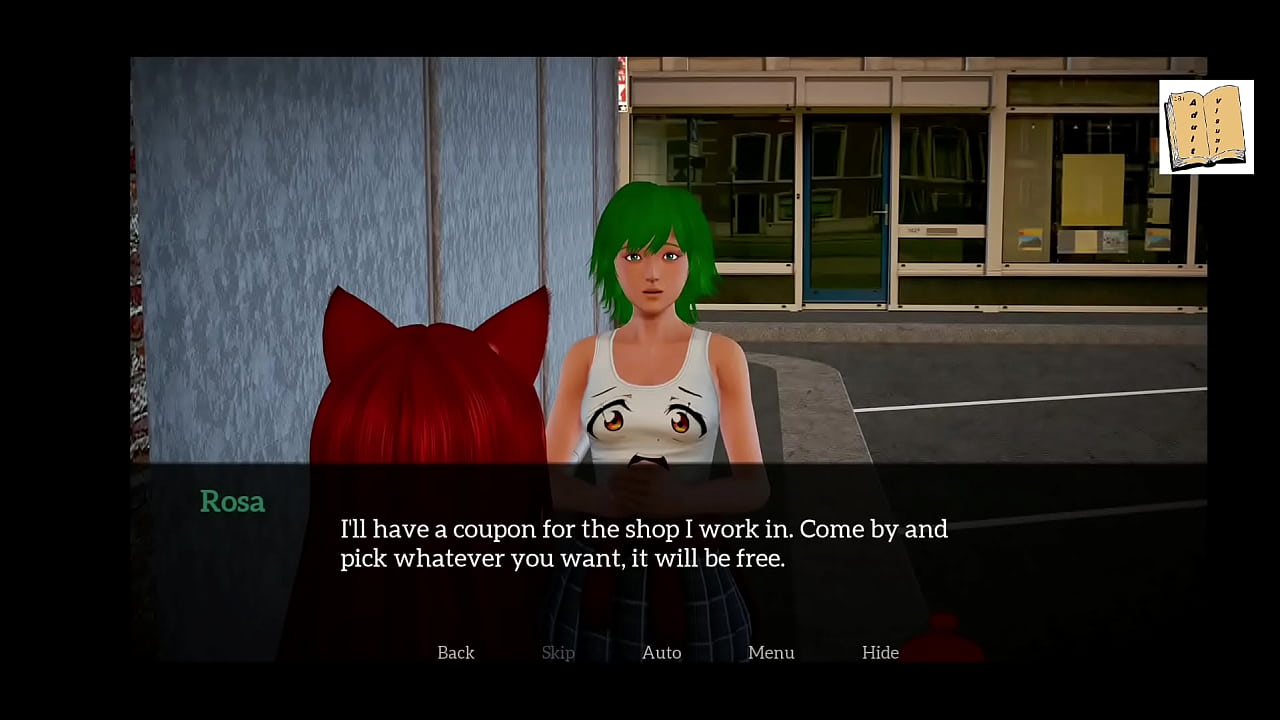Open the game Menu
1280x720 pixels.
pos(771,652)
